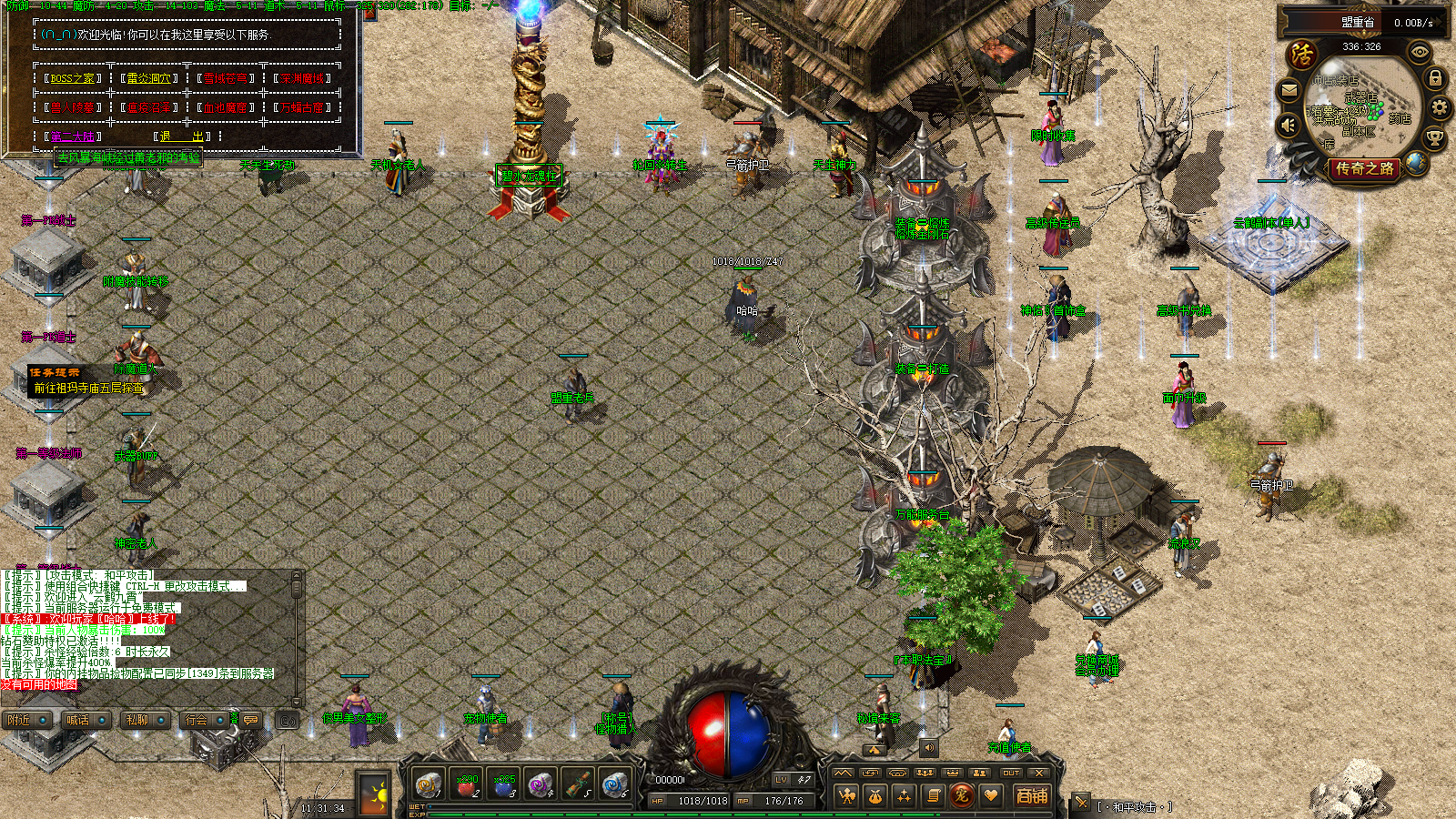Open the 第二大陆 option

tap(73, 136)
